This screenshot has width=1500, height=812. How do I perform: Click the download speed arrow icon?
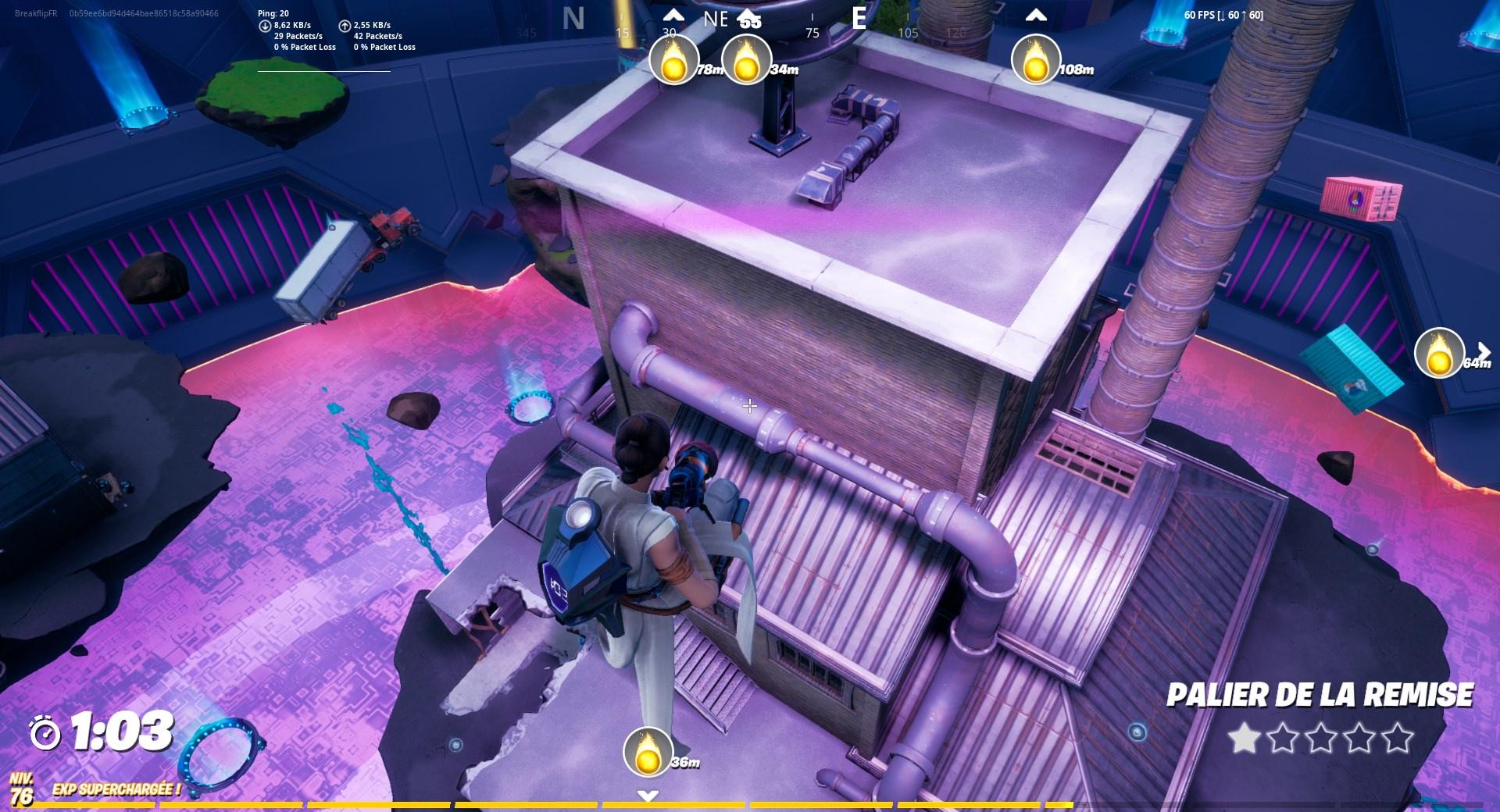point(266,25)
